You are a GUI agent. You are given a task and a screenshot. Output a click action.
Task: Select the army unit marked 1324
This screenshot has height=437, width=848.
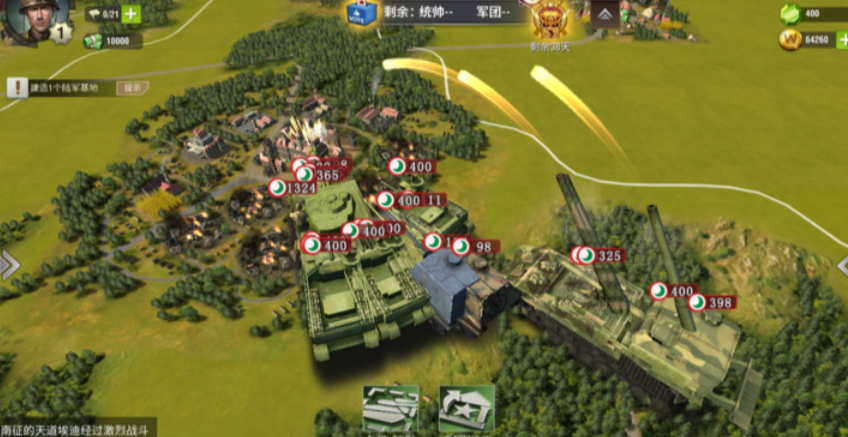tap(293, 188)
